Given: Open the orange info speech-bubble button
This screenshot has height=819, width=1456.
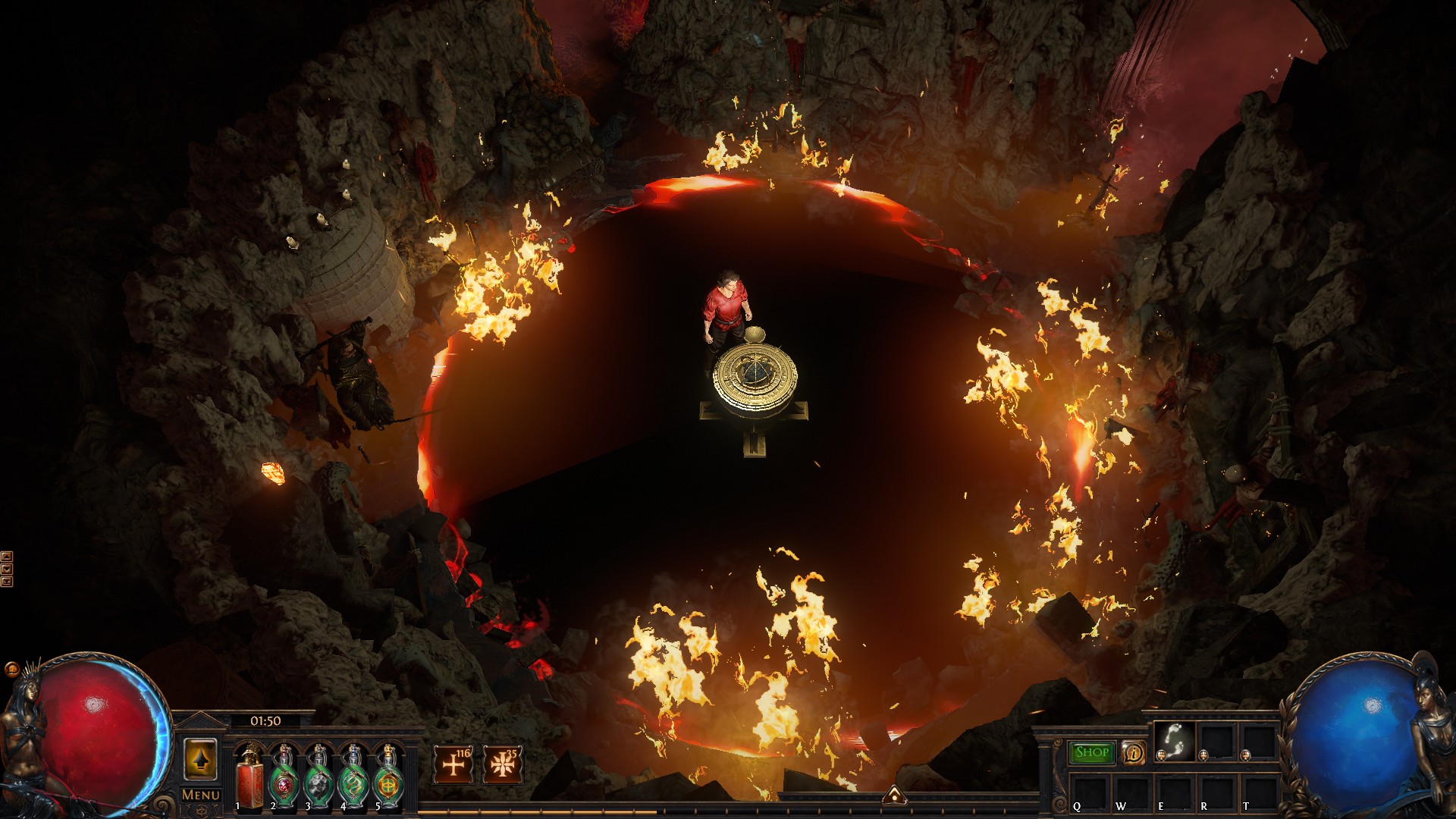Looking at the screenshot, I should pos(1134,752).
